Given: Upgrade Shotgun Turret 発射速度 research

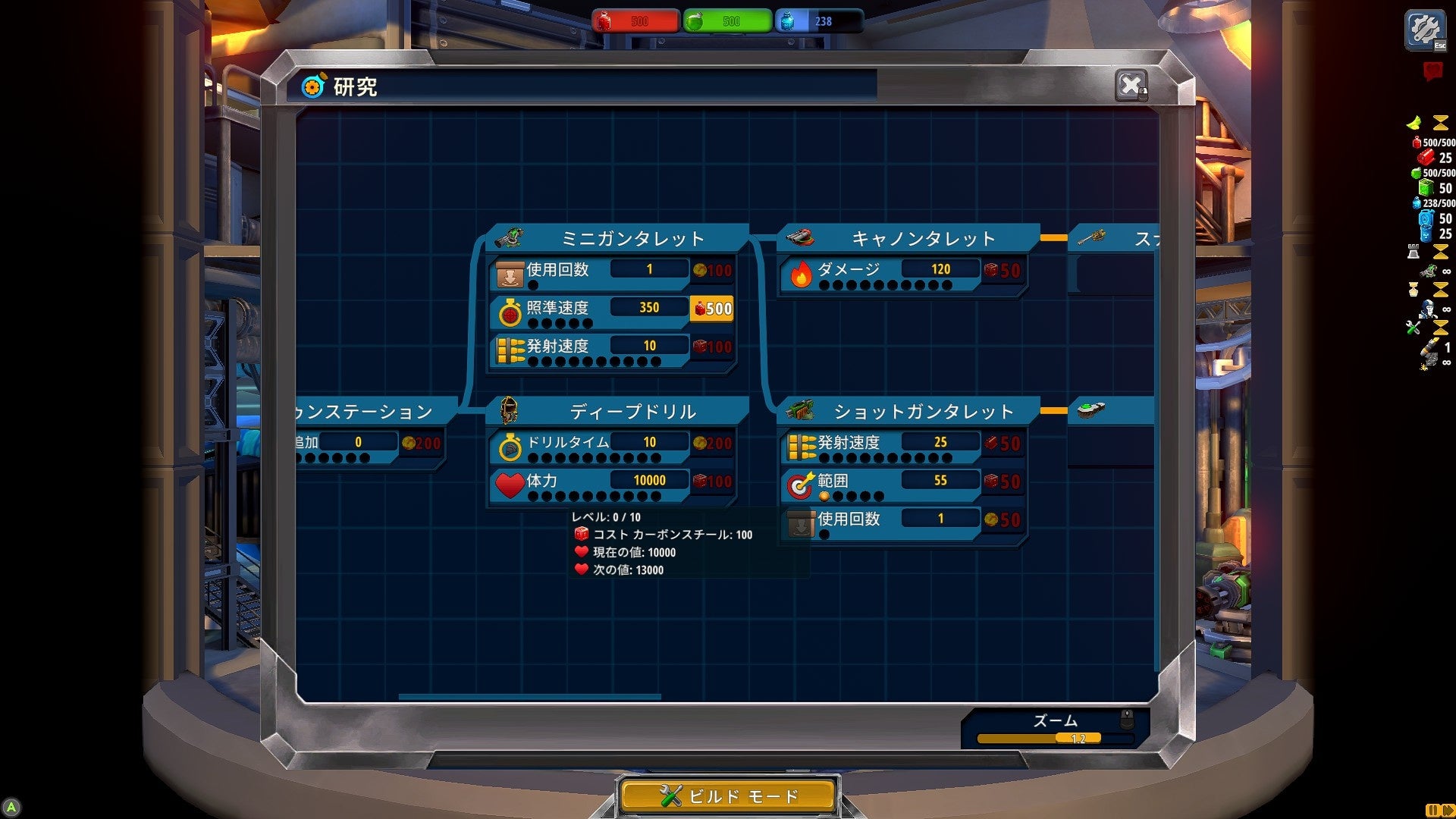Looking at the screenshot, I should click(x=1003, y=444).
